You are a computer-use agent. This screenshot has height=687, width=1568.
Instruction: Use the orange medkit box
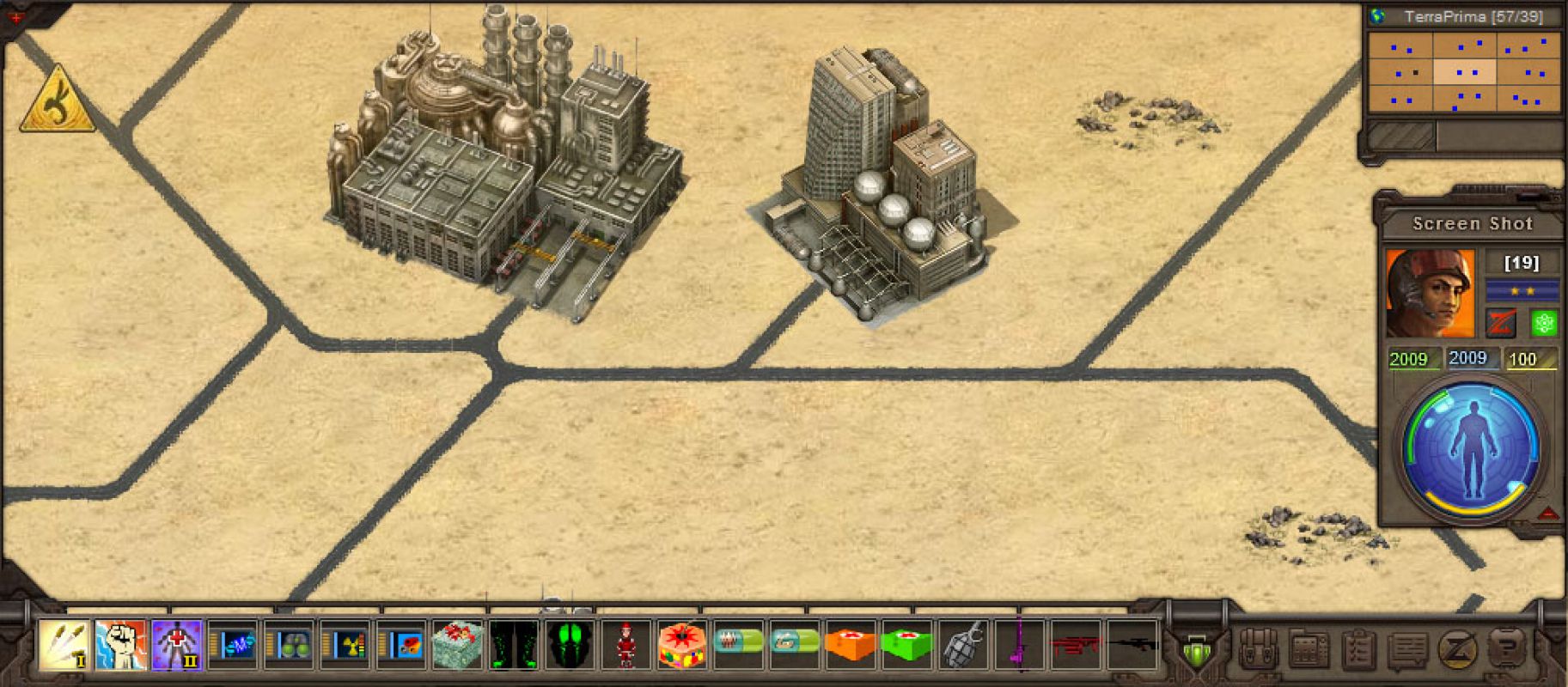point(851,645)
